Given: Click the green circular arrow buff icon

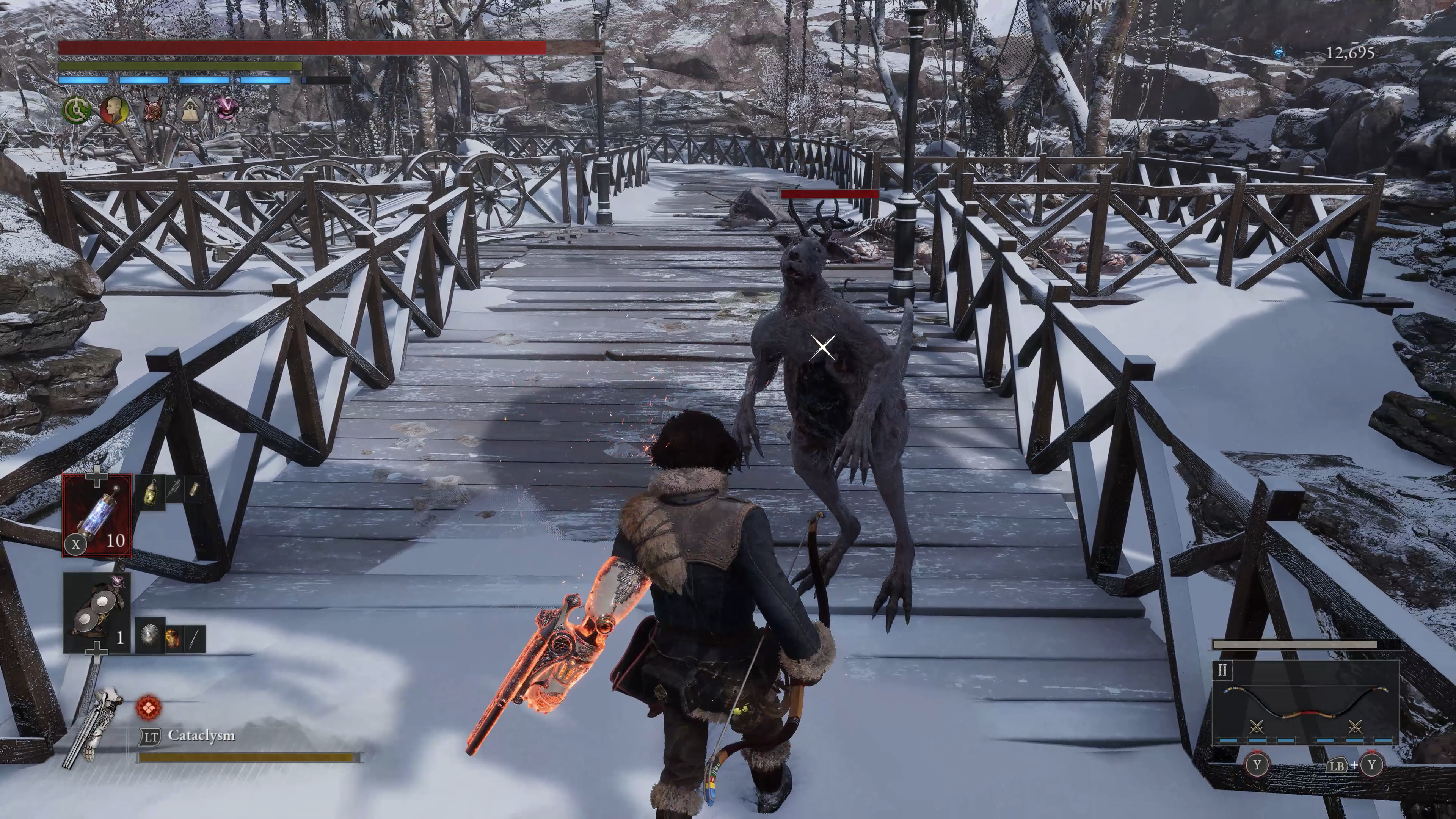Looking at the screenshot, I should 76,110.
